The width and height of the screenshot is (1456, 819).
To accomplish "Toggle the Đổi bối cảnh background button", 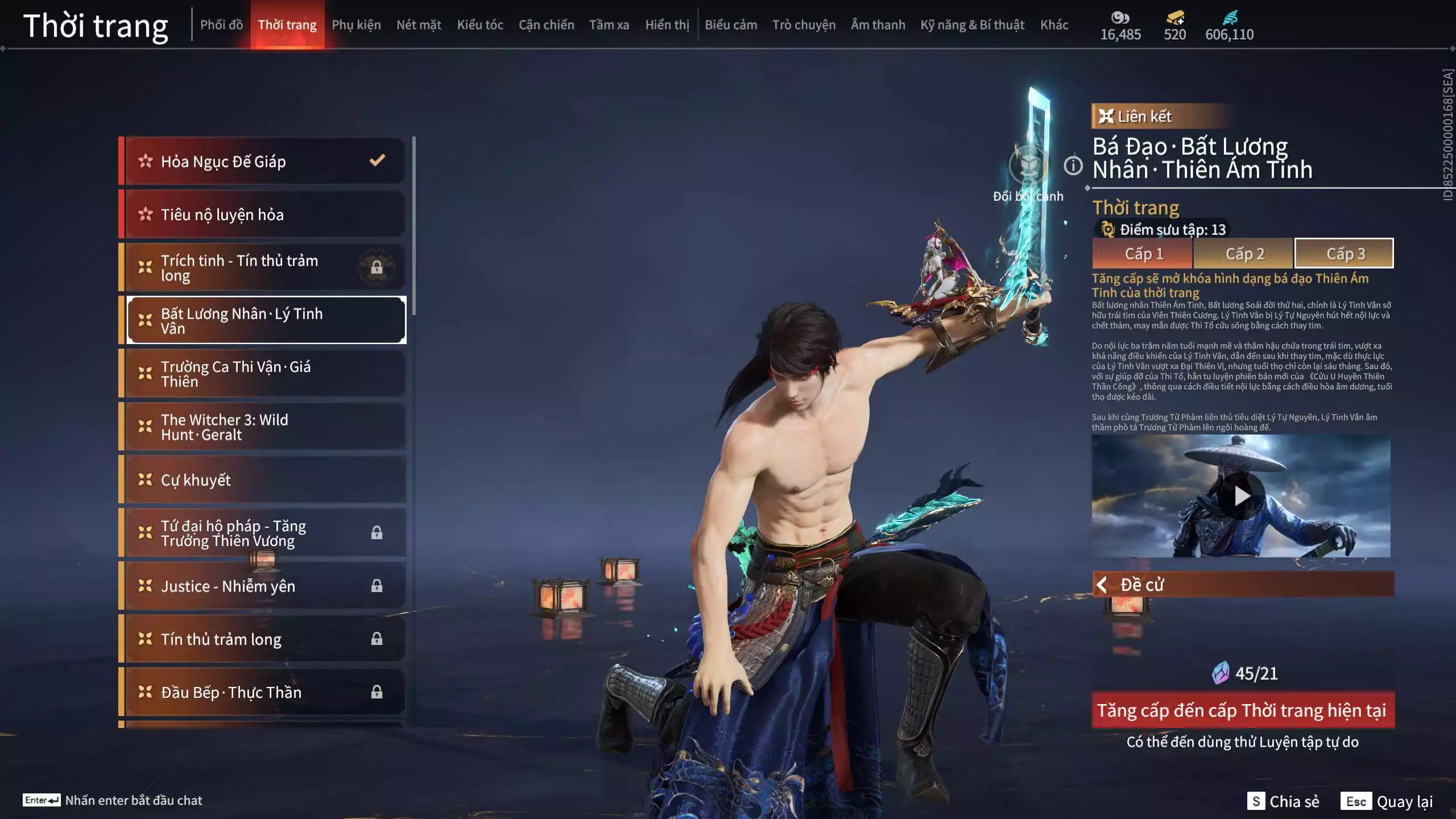I will [1028, 166].
